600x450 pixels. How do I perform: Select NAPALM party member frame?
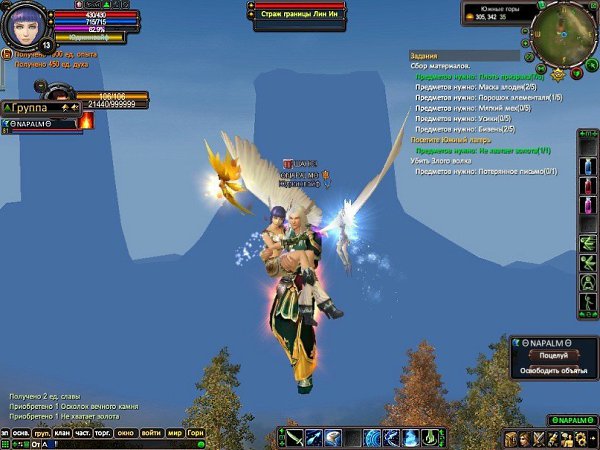coord(40,122)
